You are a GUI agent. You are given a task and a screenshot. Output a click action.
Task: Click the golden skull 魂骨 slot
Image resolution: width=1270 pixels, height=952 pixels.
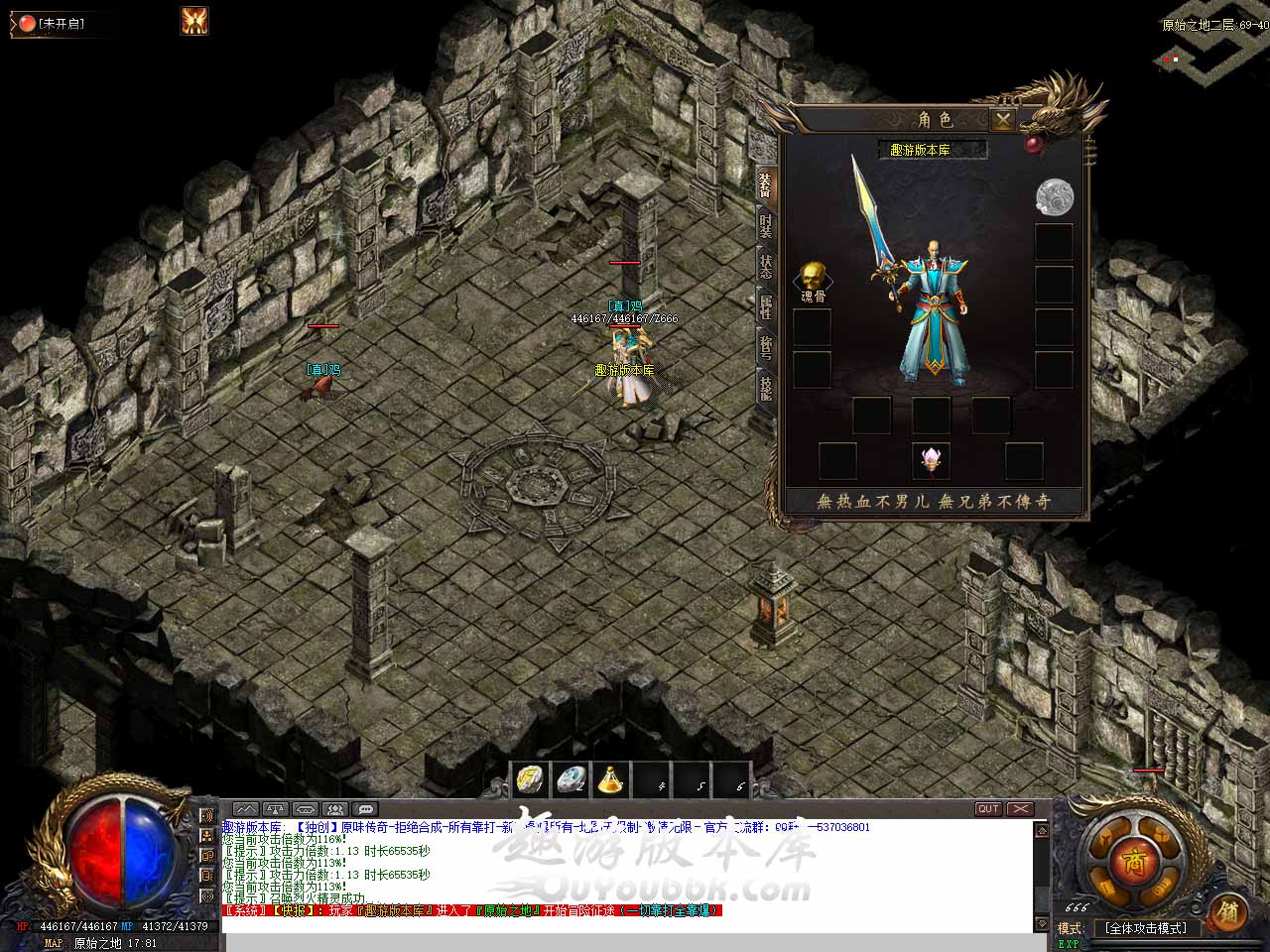(x=812, y=277)
